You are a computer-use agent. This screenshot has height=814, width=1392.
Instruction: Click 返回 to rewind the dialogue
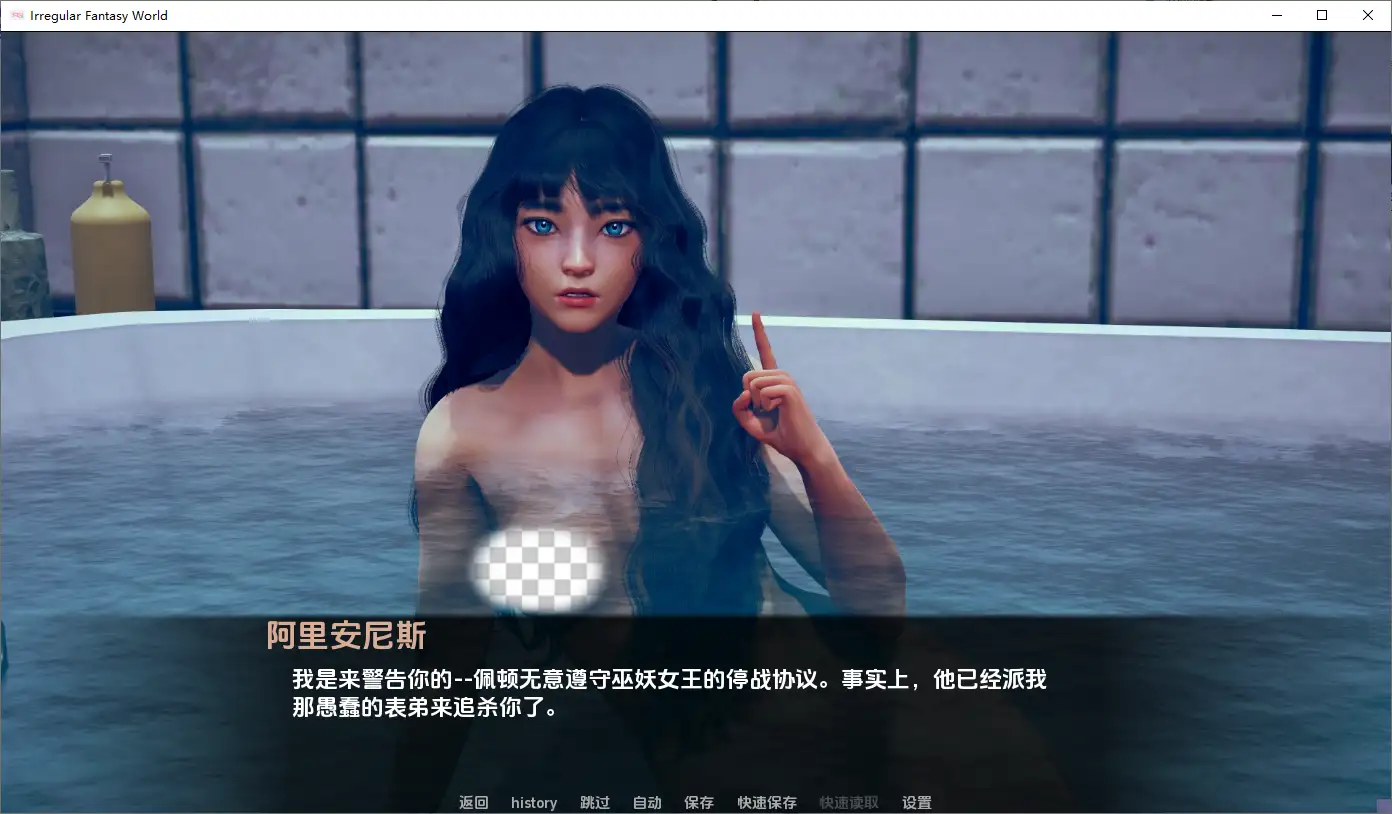(x=472, y=802)
